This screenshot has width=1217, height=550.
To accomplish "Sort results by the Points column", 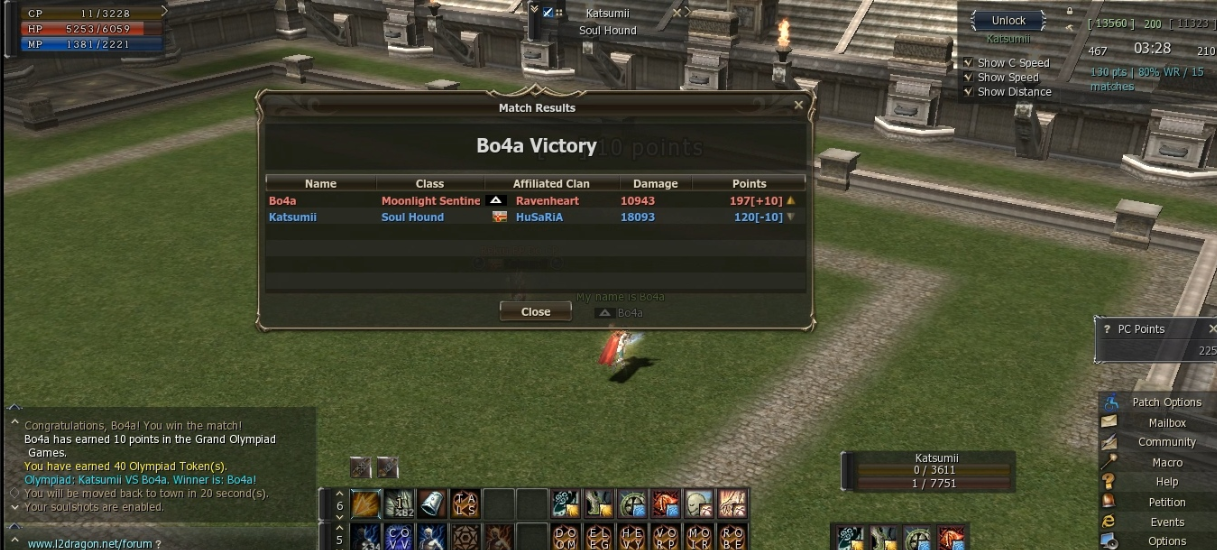I will pyautogui.click(x=749, y=184).
